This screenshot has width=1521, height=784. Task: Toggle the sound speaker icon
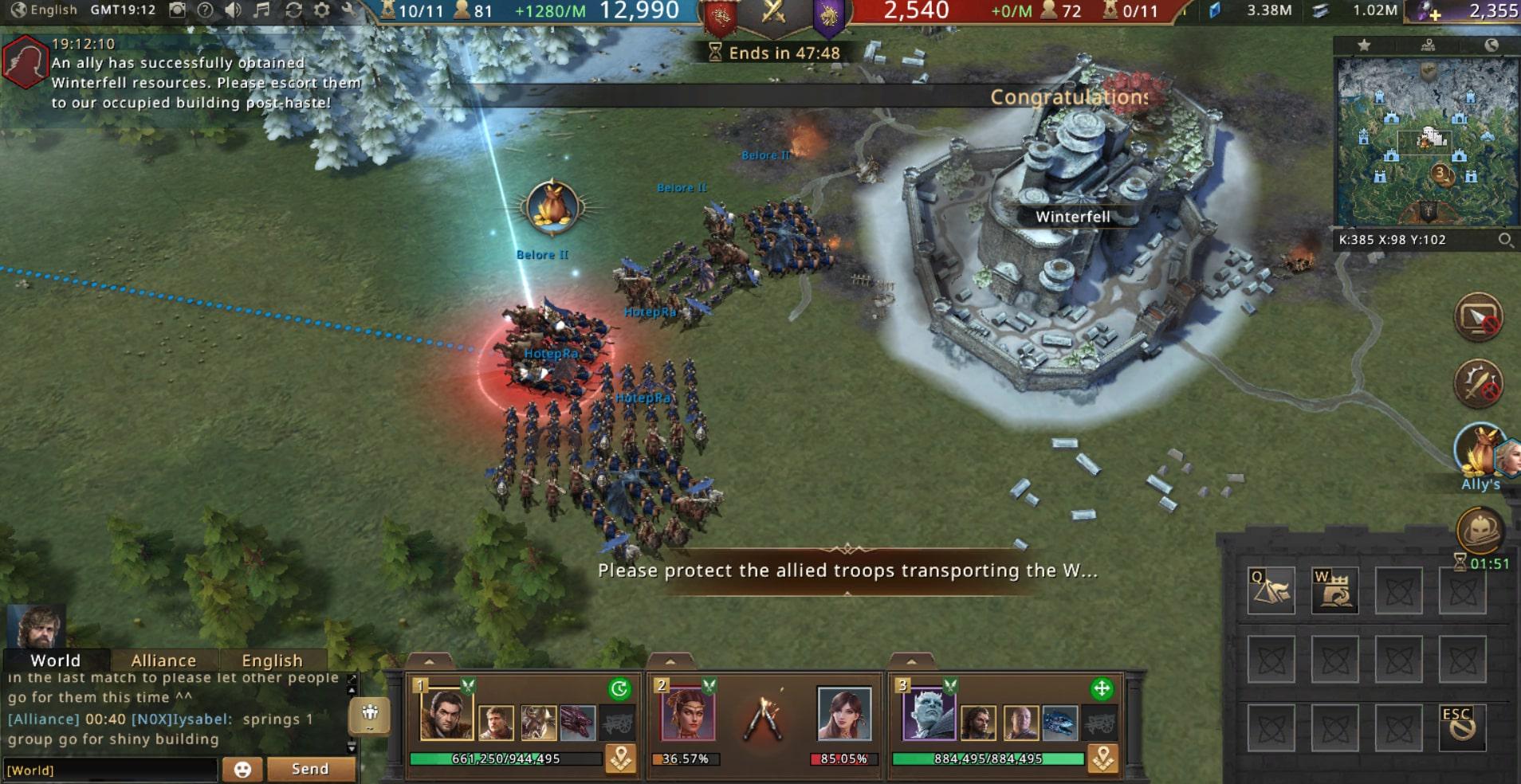[233, 10]
